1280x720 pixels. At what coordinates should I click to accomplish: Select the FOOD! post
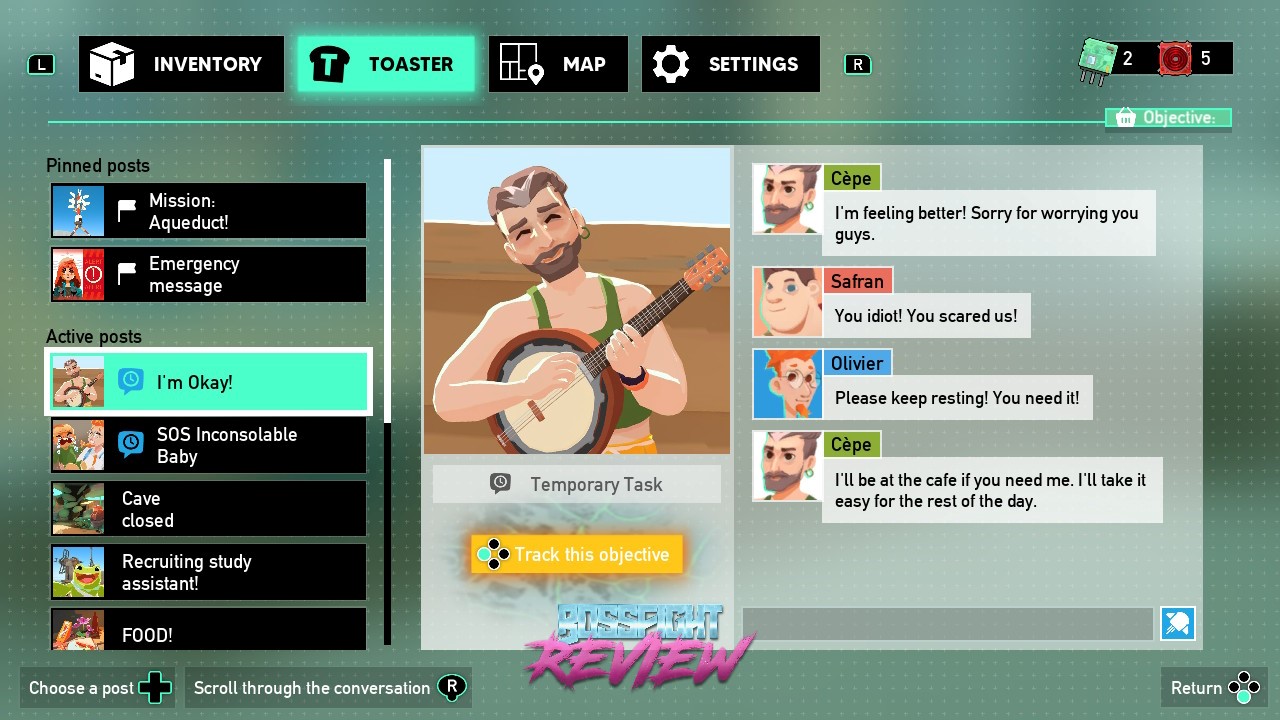coord(208,630)
